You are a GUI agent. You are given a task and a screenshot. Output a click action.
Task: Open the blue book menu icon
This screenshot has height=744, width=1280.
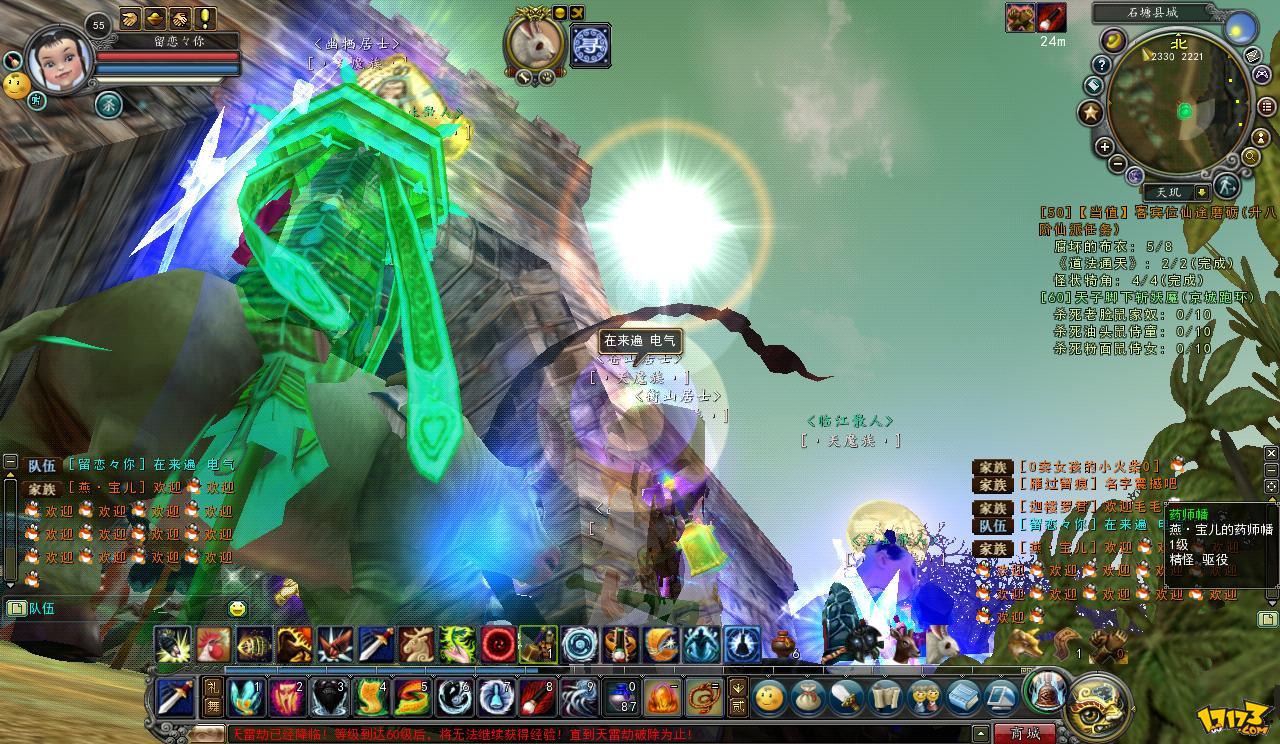tap(962, 696)
